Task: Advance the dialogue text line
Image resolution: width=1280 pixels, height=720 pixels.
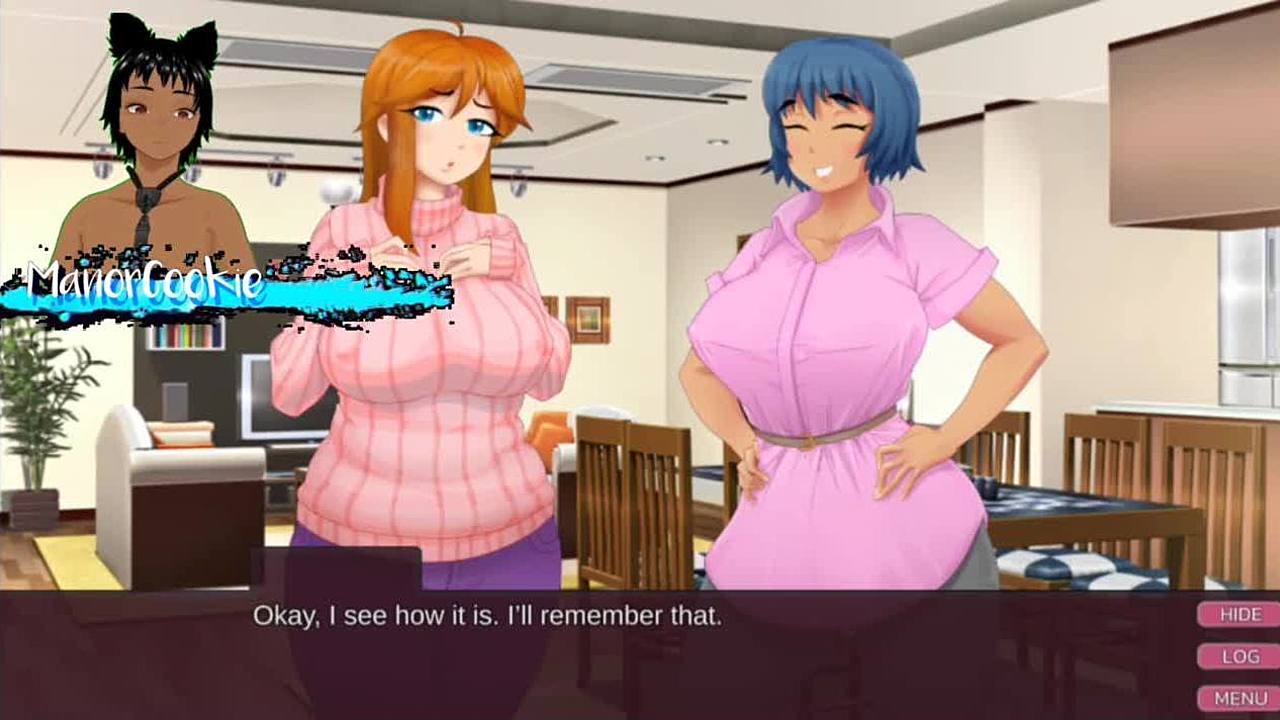Action: pyautogui.click(x=487, y=615)
